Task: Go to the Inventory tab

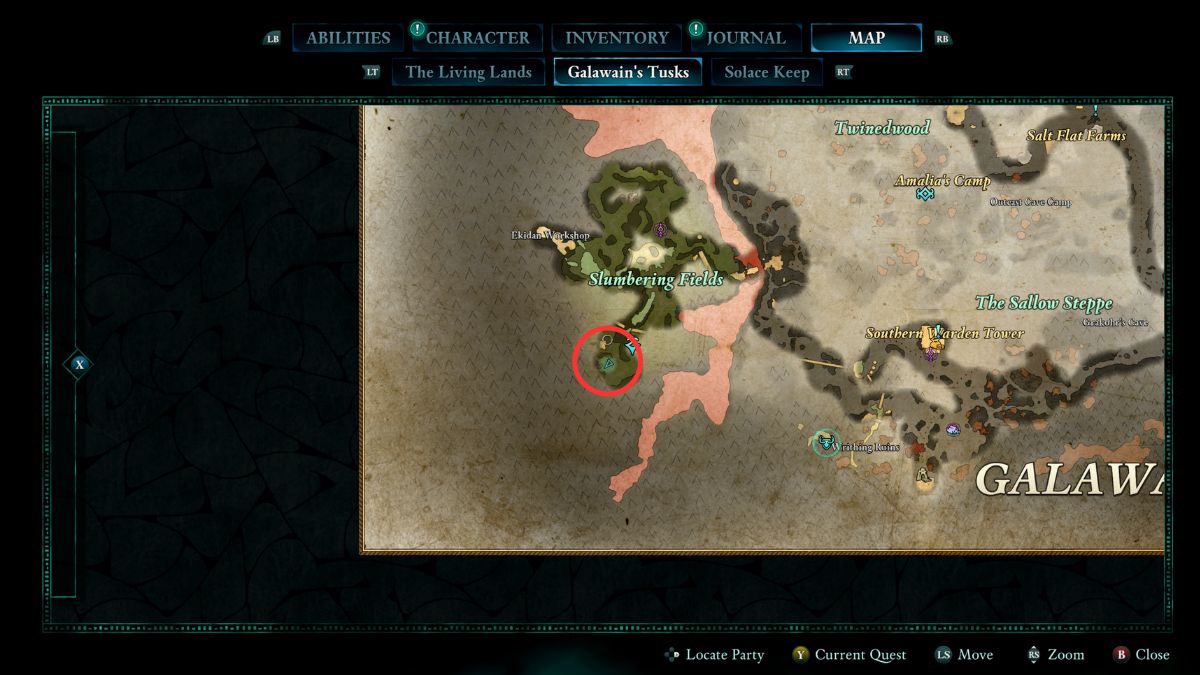Action: pos(617,38)
